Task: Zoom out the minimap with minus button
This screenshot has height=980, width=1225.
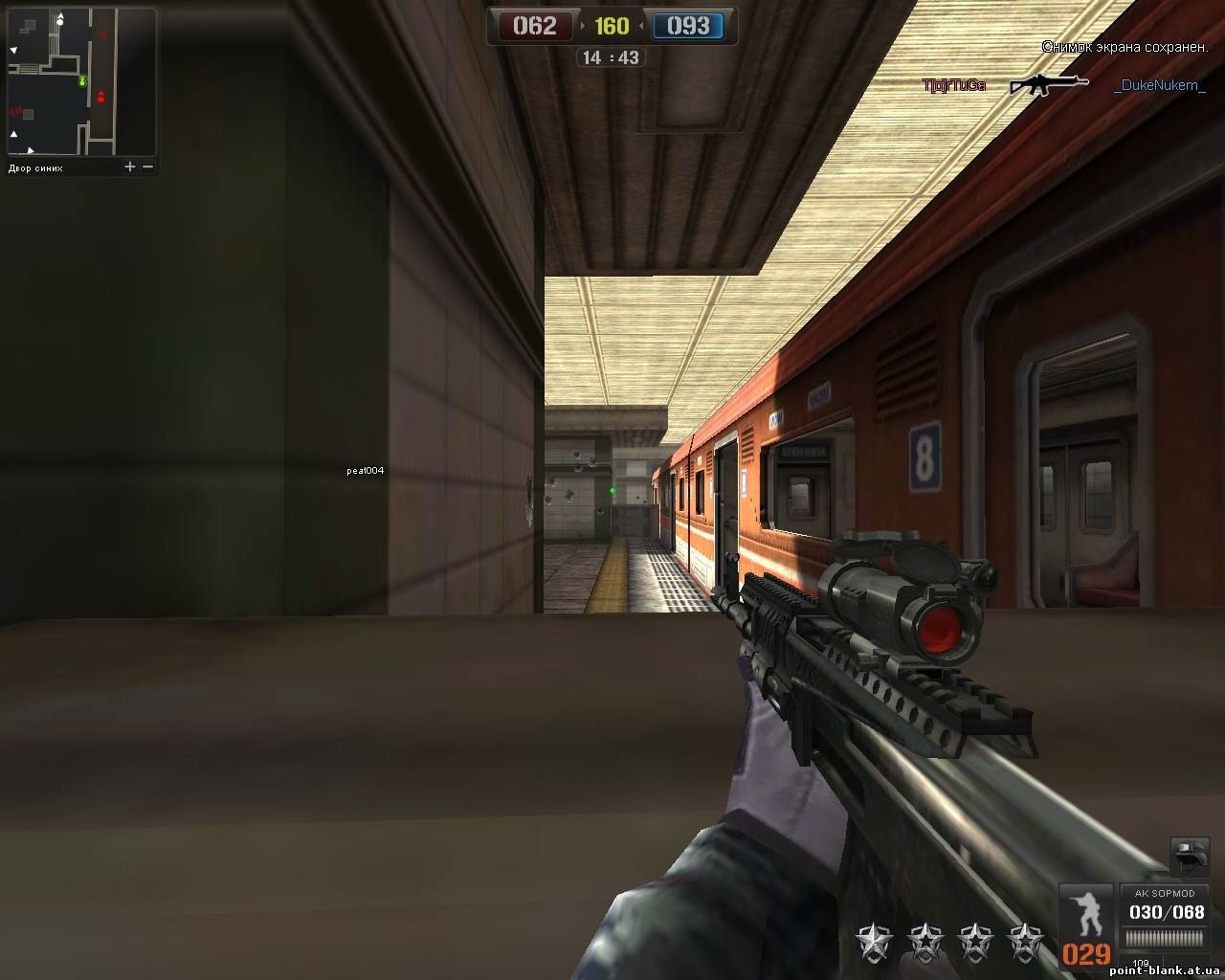Action: pos(147,167)
